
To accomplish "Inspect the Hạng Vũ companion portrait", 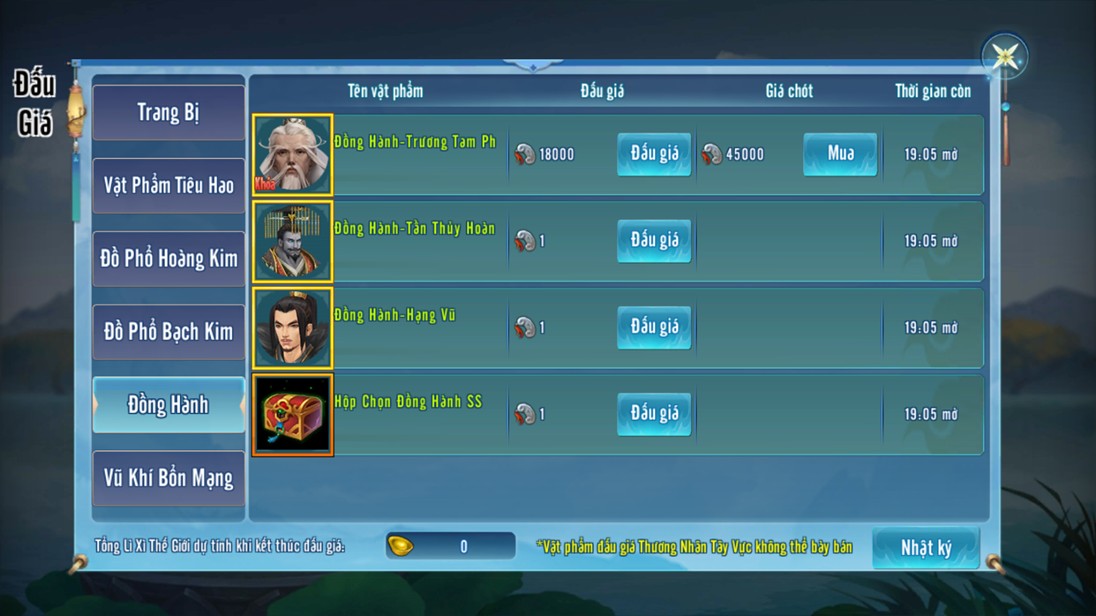I will point(293,328).
